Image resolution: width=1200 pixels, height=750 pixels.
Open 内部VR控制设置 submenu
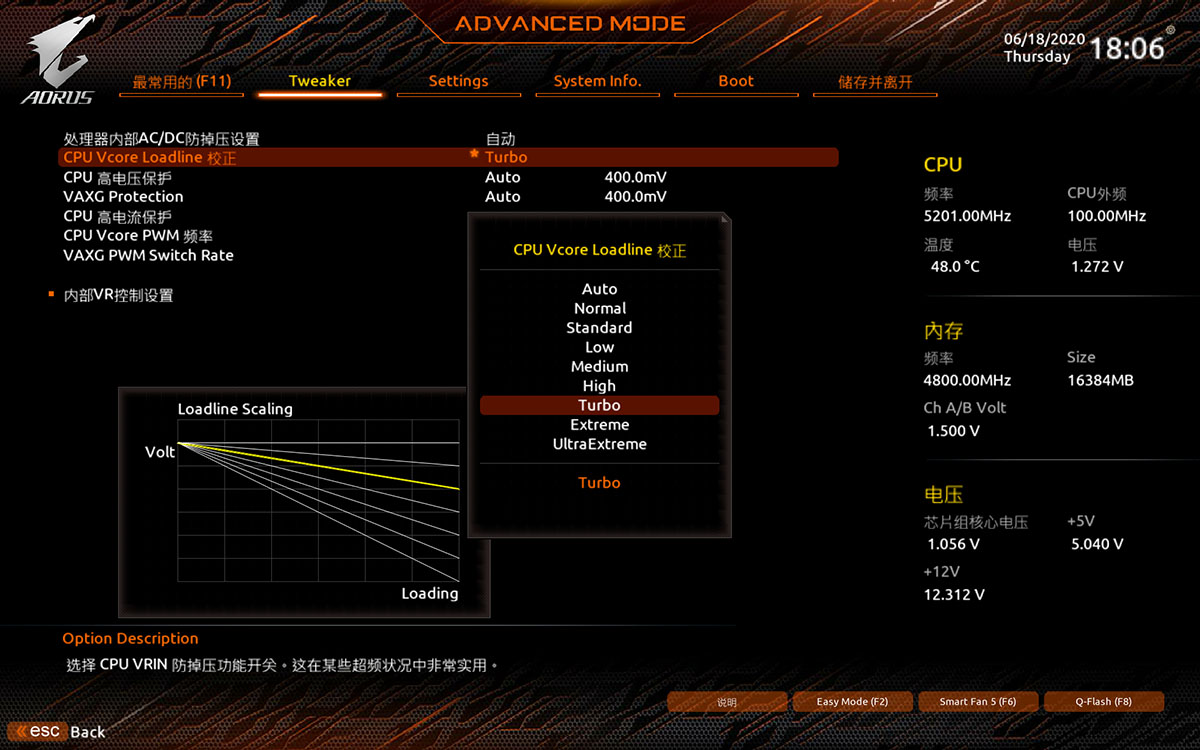[x=118, y=295]
